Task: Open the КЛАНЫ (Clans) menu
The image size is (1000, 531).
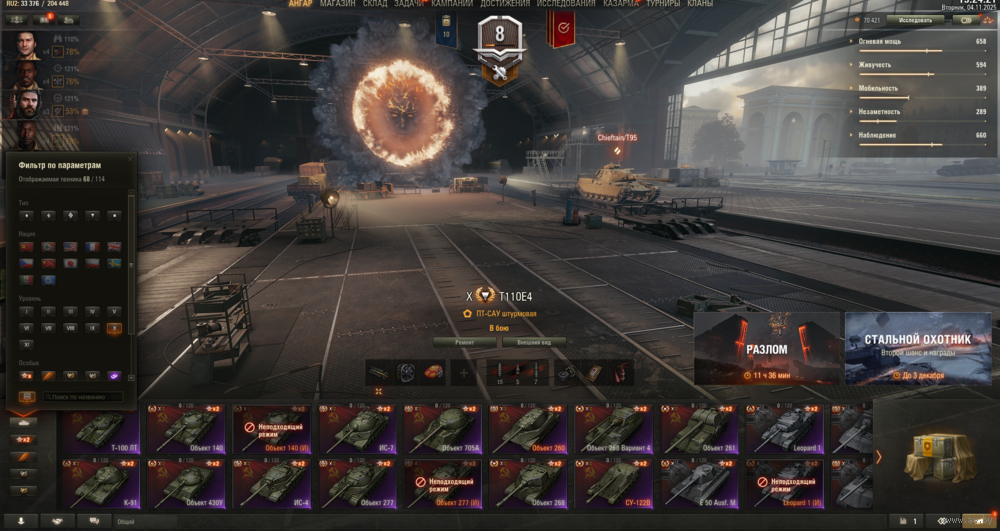Action: tap(700, 4)
